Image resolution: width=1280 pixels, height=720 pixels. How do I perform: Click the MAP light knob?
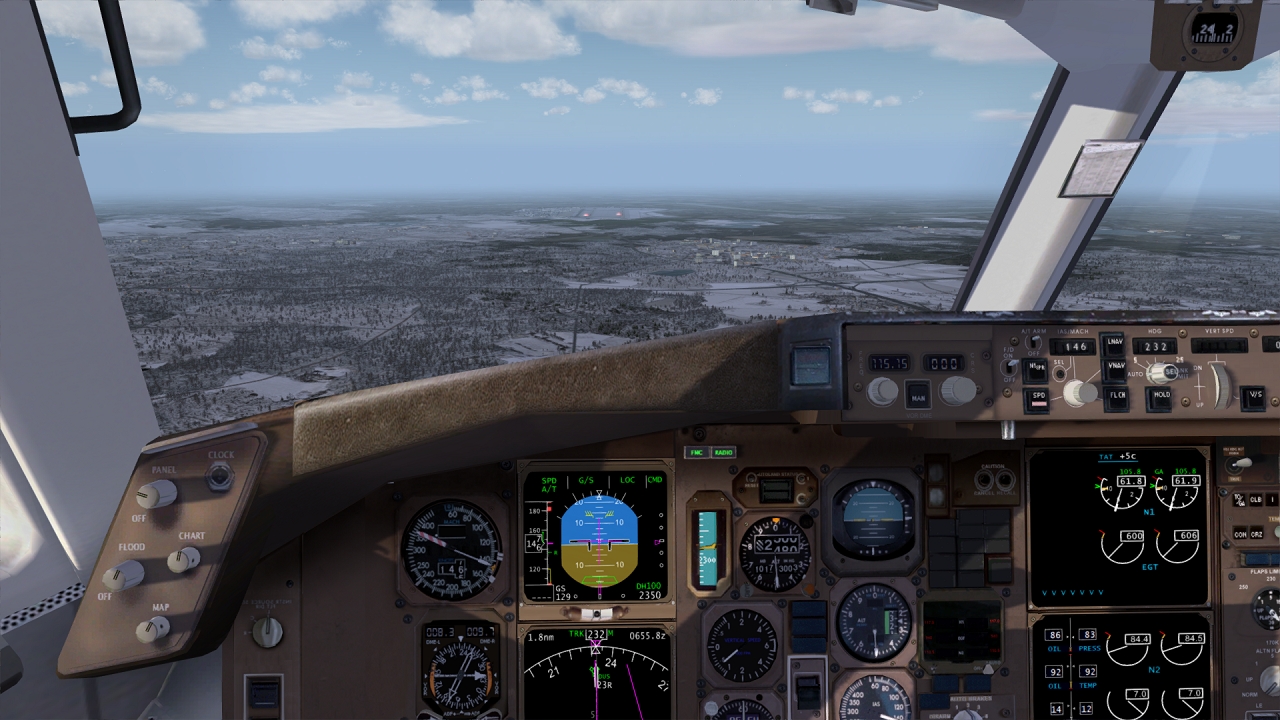tap(153, 629)
